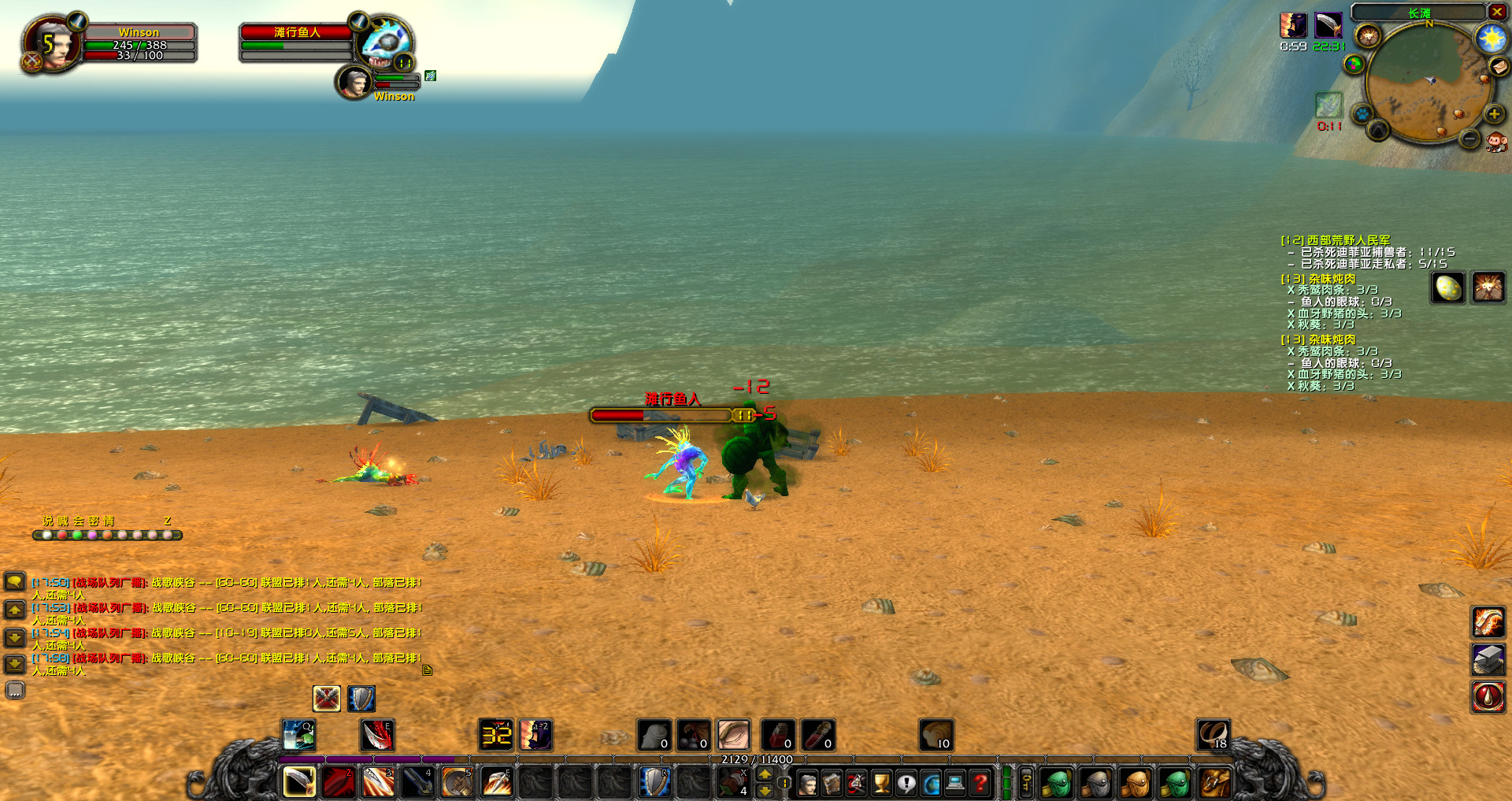Open the character info panel
This screenshot has width=1512, height=801.
click(x=806, y=783)
